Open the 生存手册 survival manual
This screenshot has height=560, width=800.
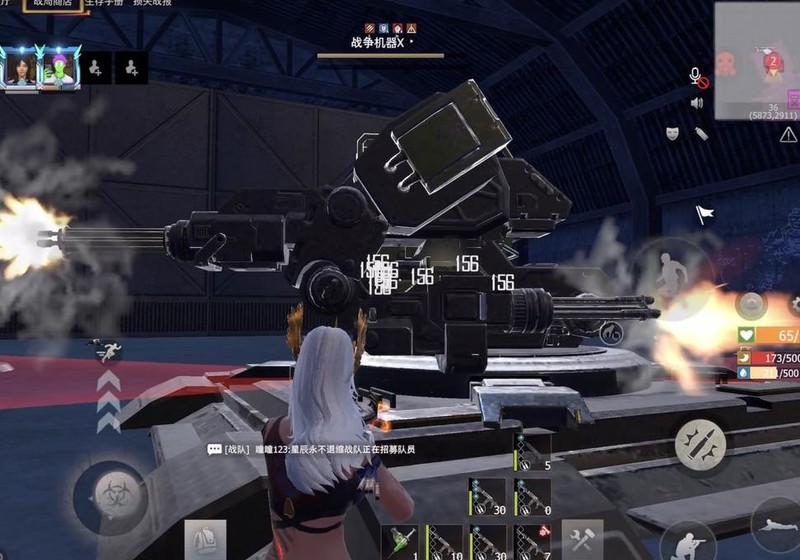click(105, 5)
